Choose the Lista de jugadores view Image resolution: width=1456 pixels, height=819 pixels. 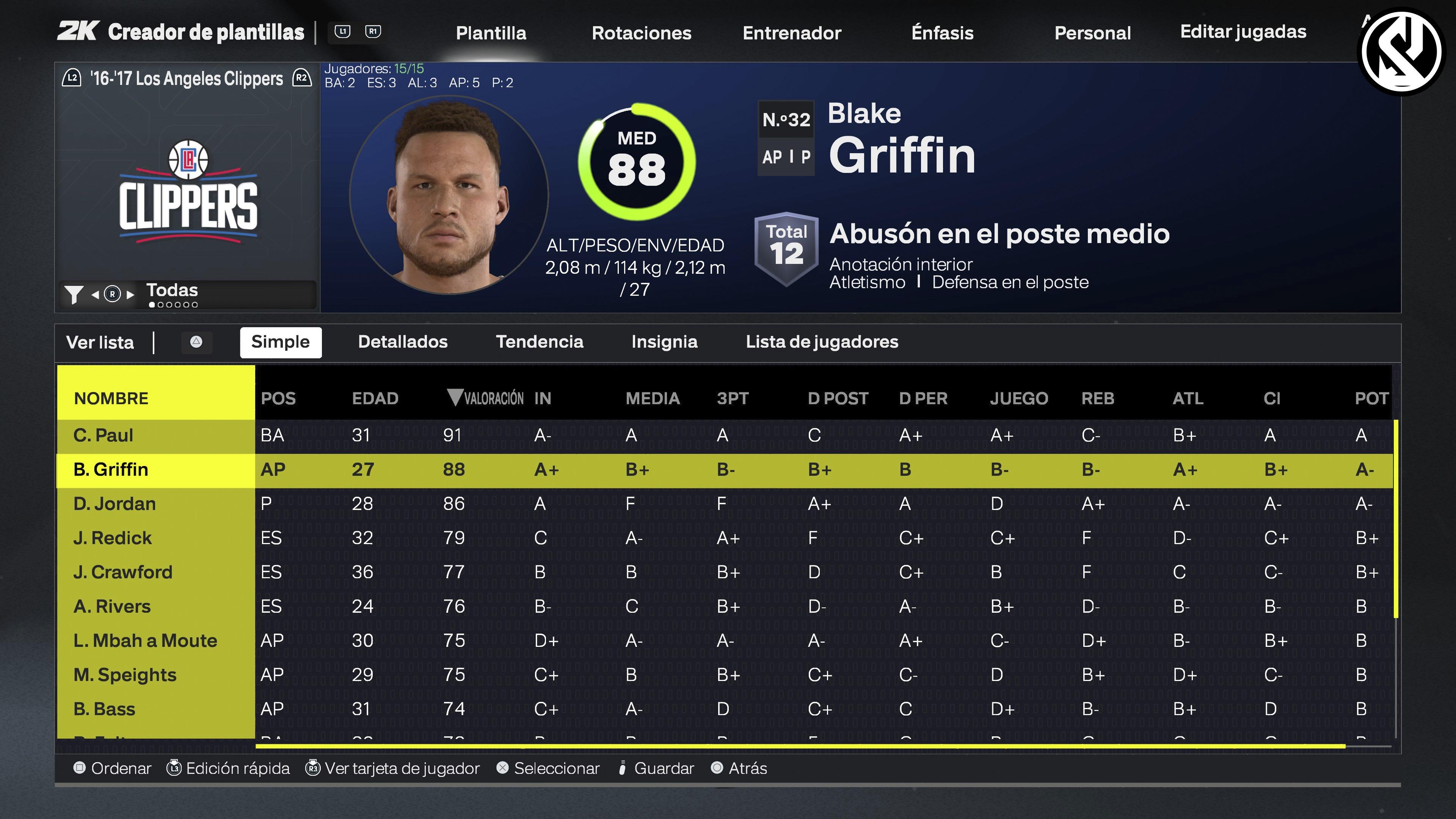822,342
